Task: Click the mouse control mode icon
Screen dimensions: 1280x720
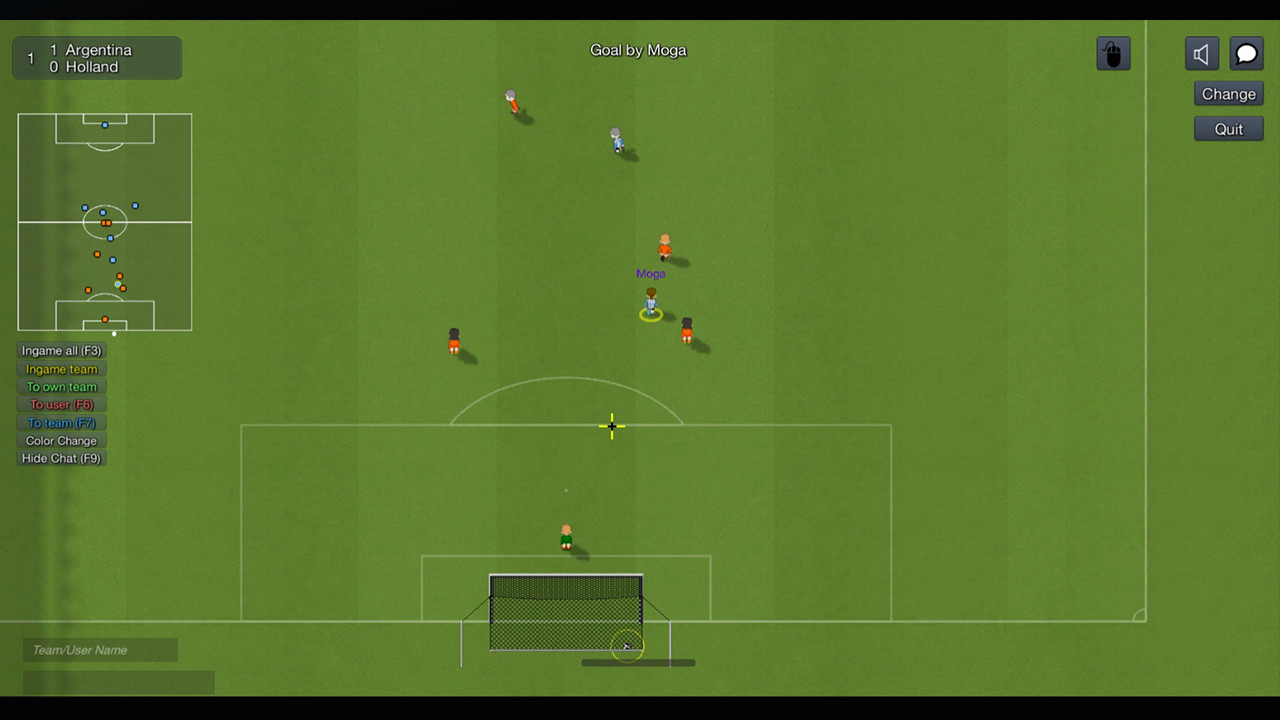Action: (x=1113, y=53)
